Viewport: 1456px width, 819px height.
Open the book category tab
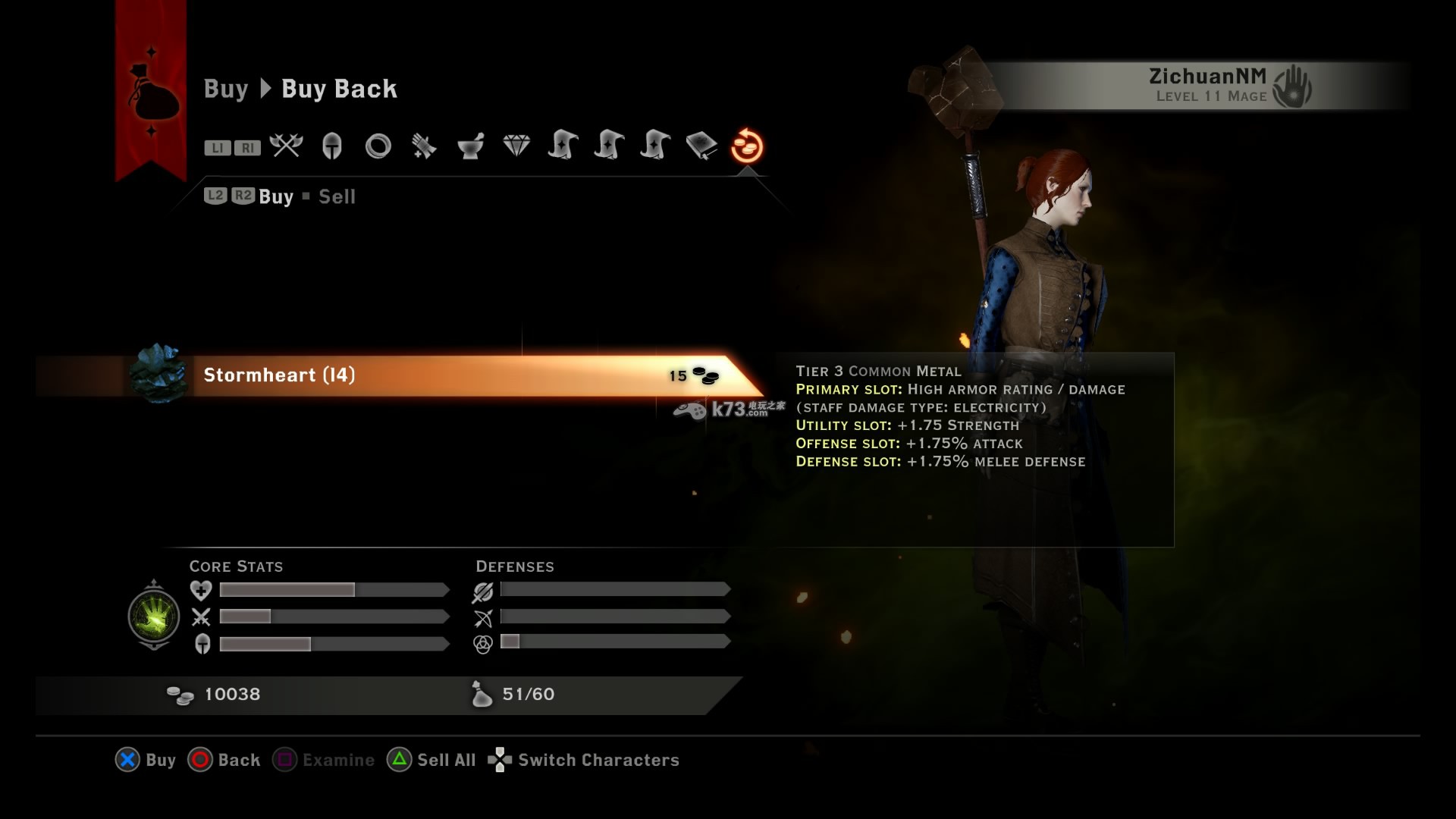click(701, 146)
